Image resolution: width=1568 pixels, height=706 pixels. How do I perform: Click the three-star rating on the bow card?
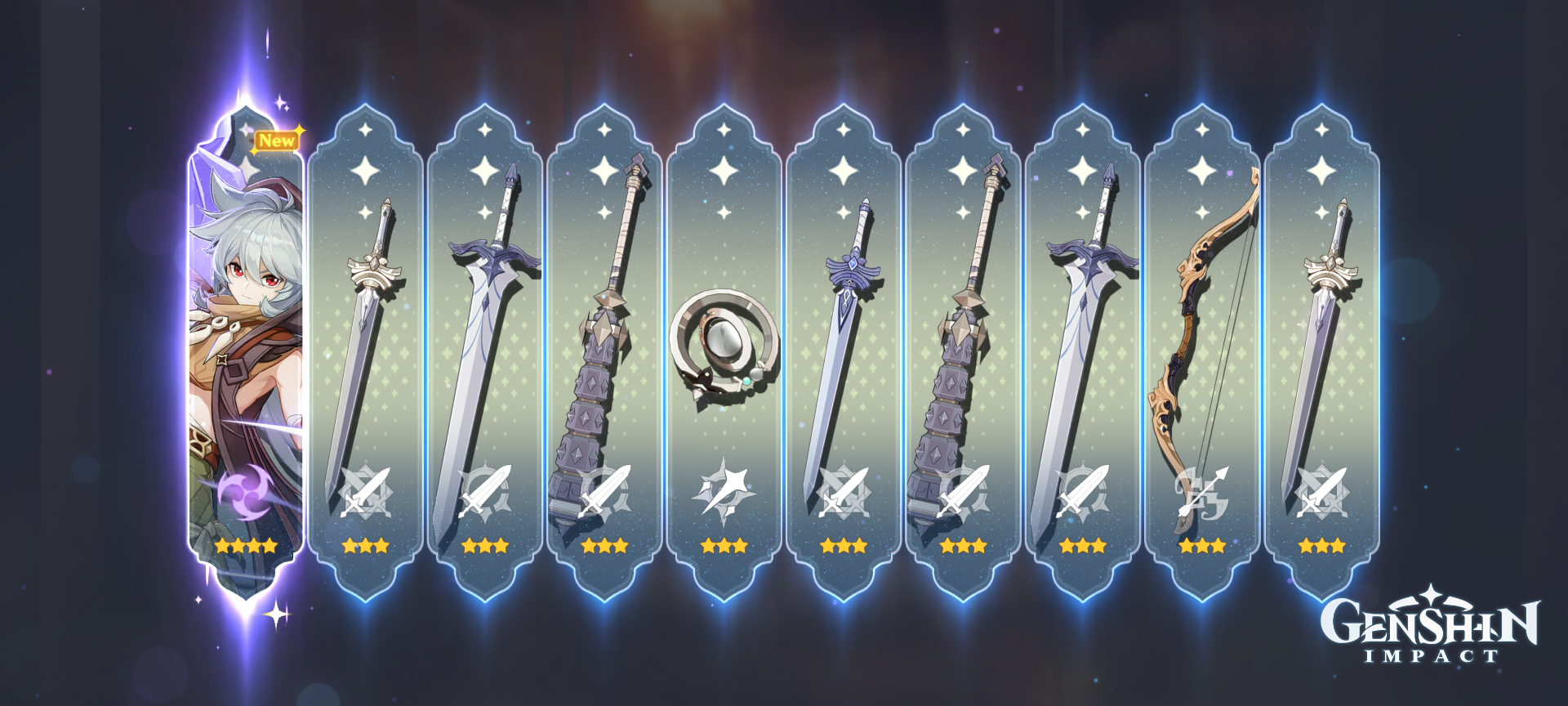click(x=1200, y=546)
